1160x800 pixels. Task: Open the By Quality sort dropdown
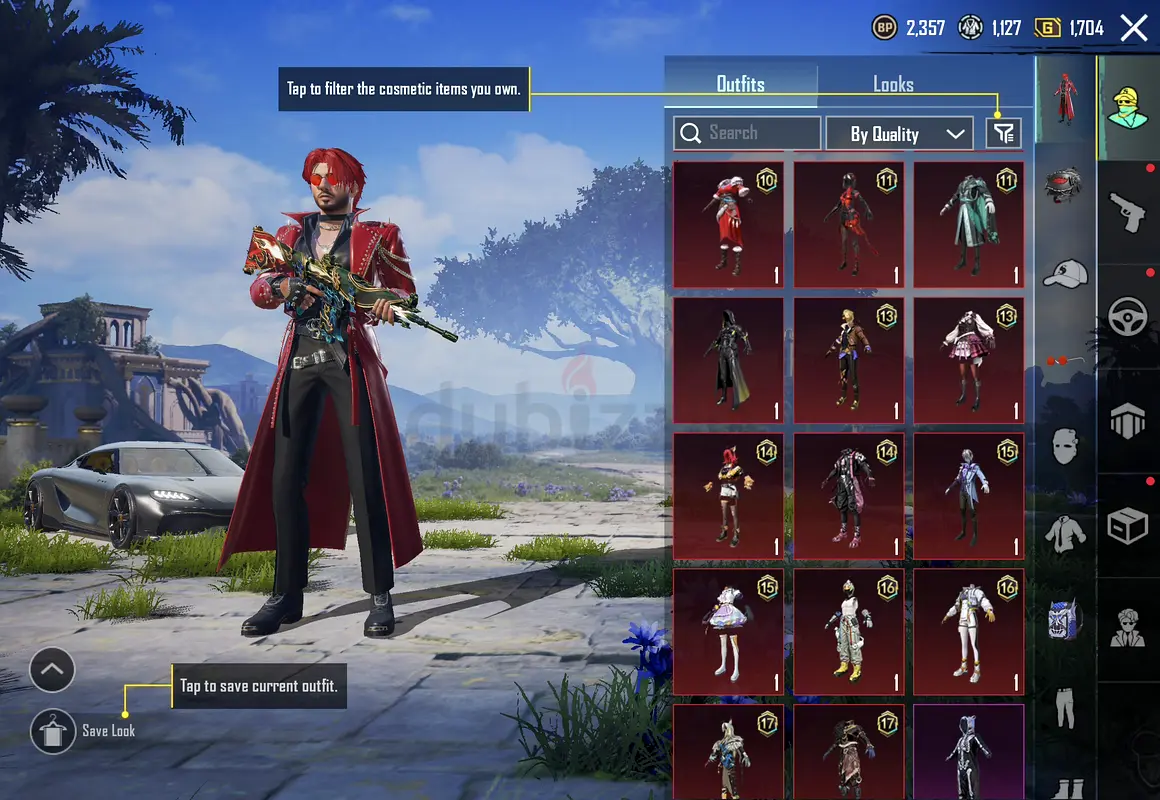(x=898, y=134)
